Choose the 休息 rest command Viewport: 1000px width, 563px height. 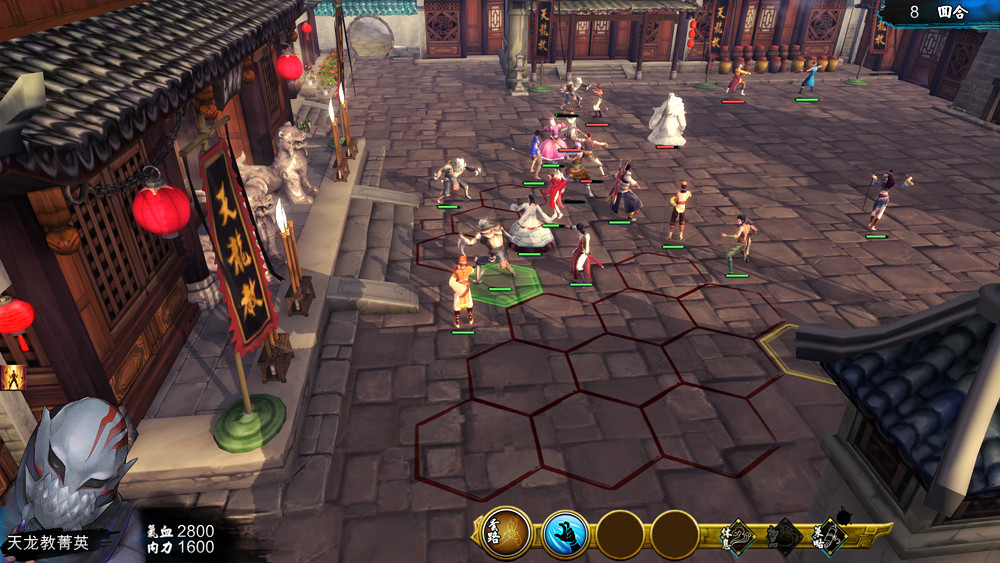pyautogui.click(x=739, y=537)
